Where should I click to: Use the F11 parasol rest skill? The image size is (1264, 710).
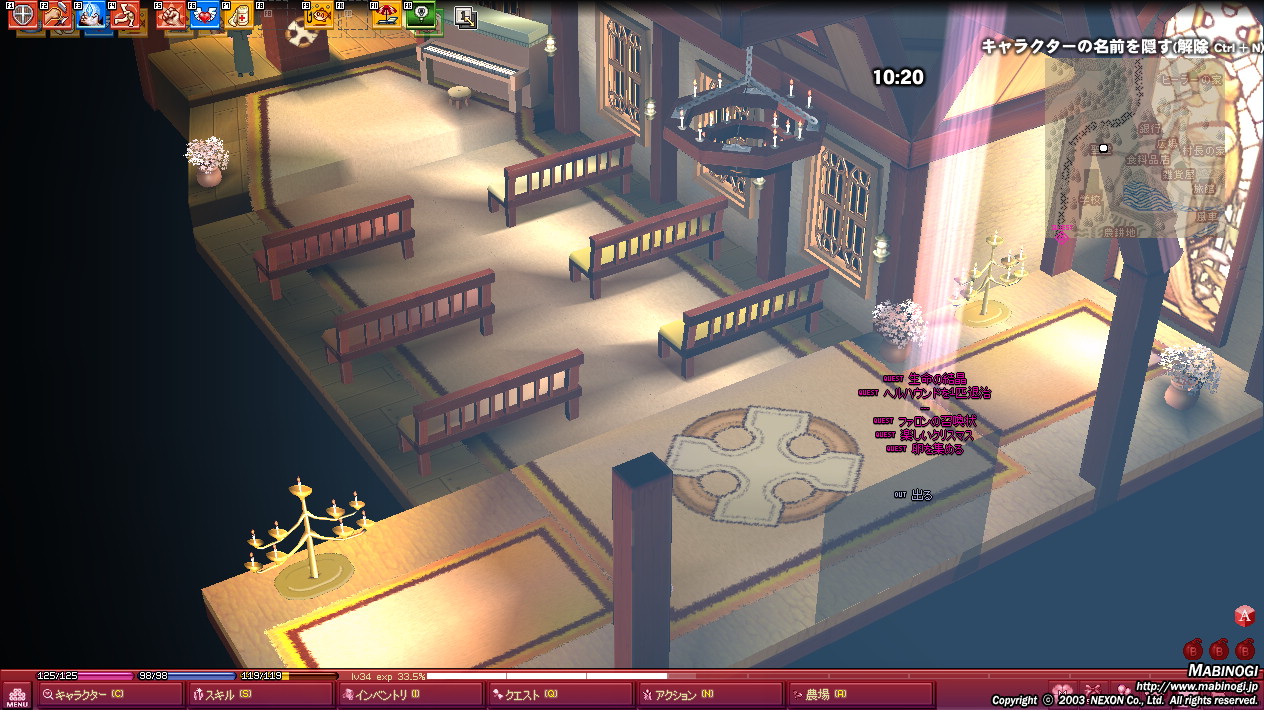tap(386, 15)
